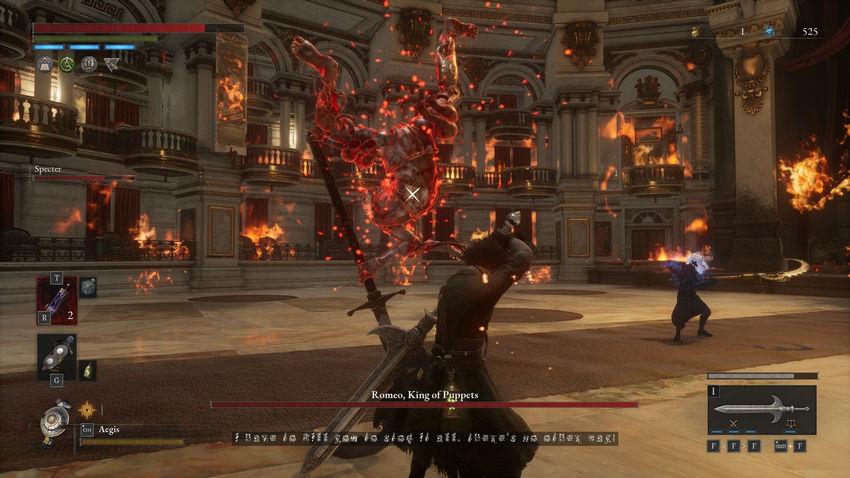Choose the yellow lamp item icon
850x478 pixels.
coord(87,369)
